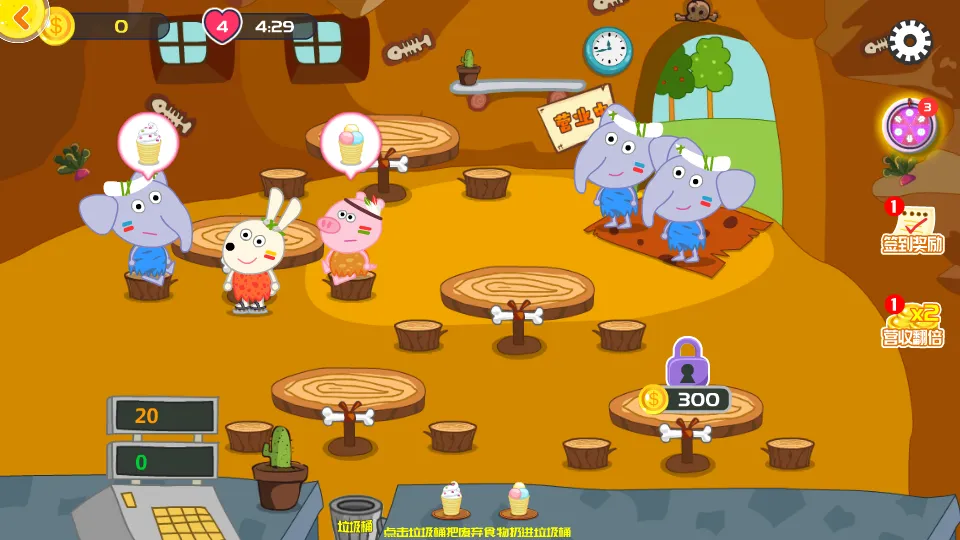960x540 pixels.
Task: Tap the 垃圾桶 trash can
Action: tap(355, 514)
